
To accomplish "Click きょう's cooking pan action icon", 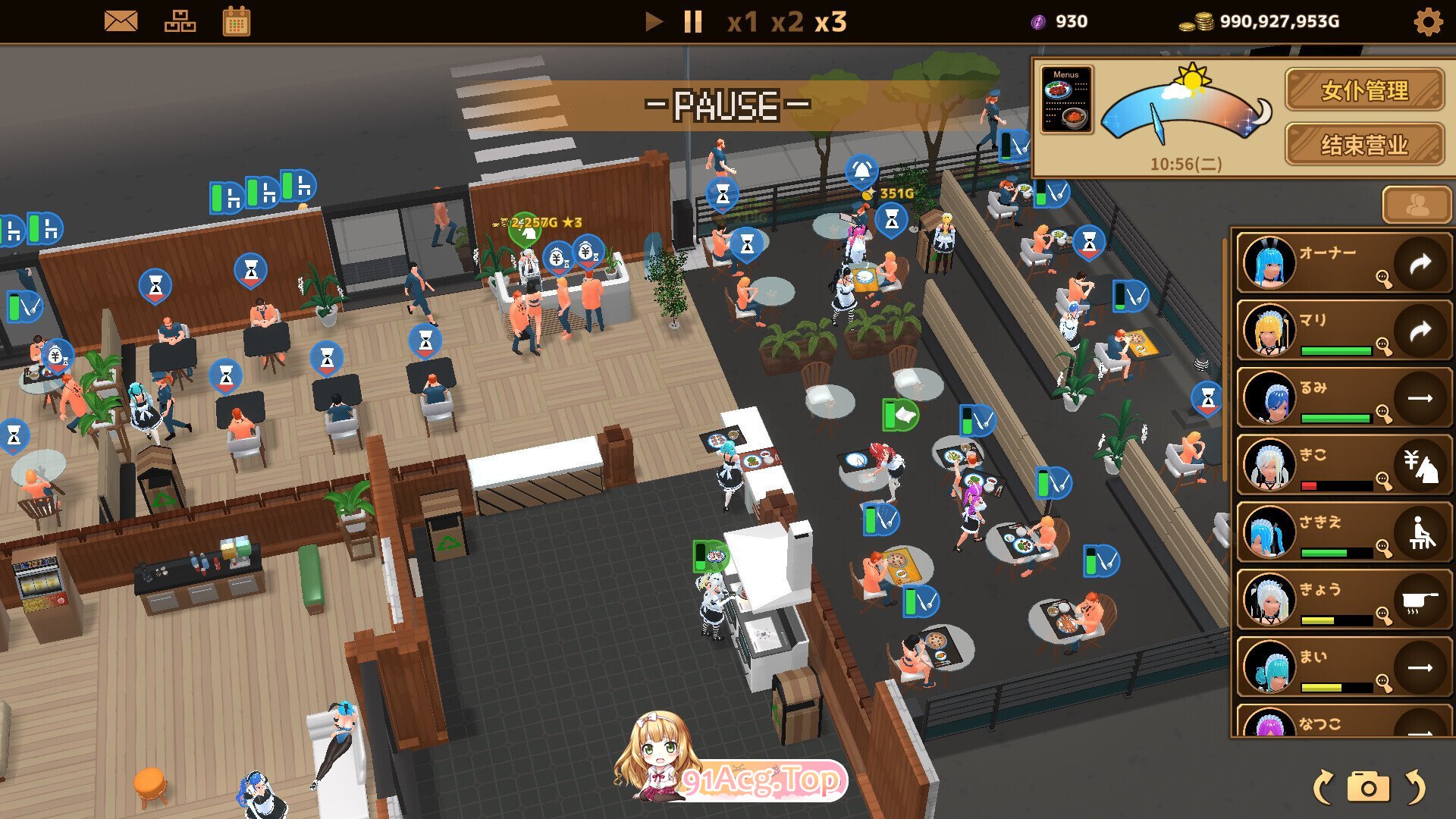I will click(x=1420, y=600).
